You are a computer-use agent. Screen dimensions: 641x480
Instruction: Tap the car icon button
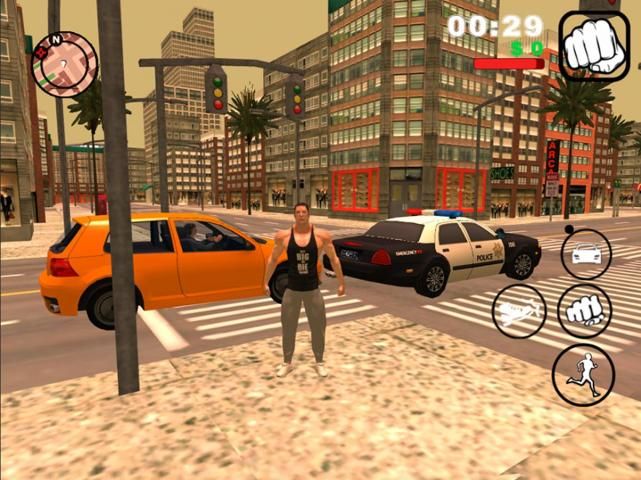(x=586, y=254)
